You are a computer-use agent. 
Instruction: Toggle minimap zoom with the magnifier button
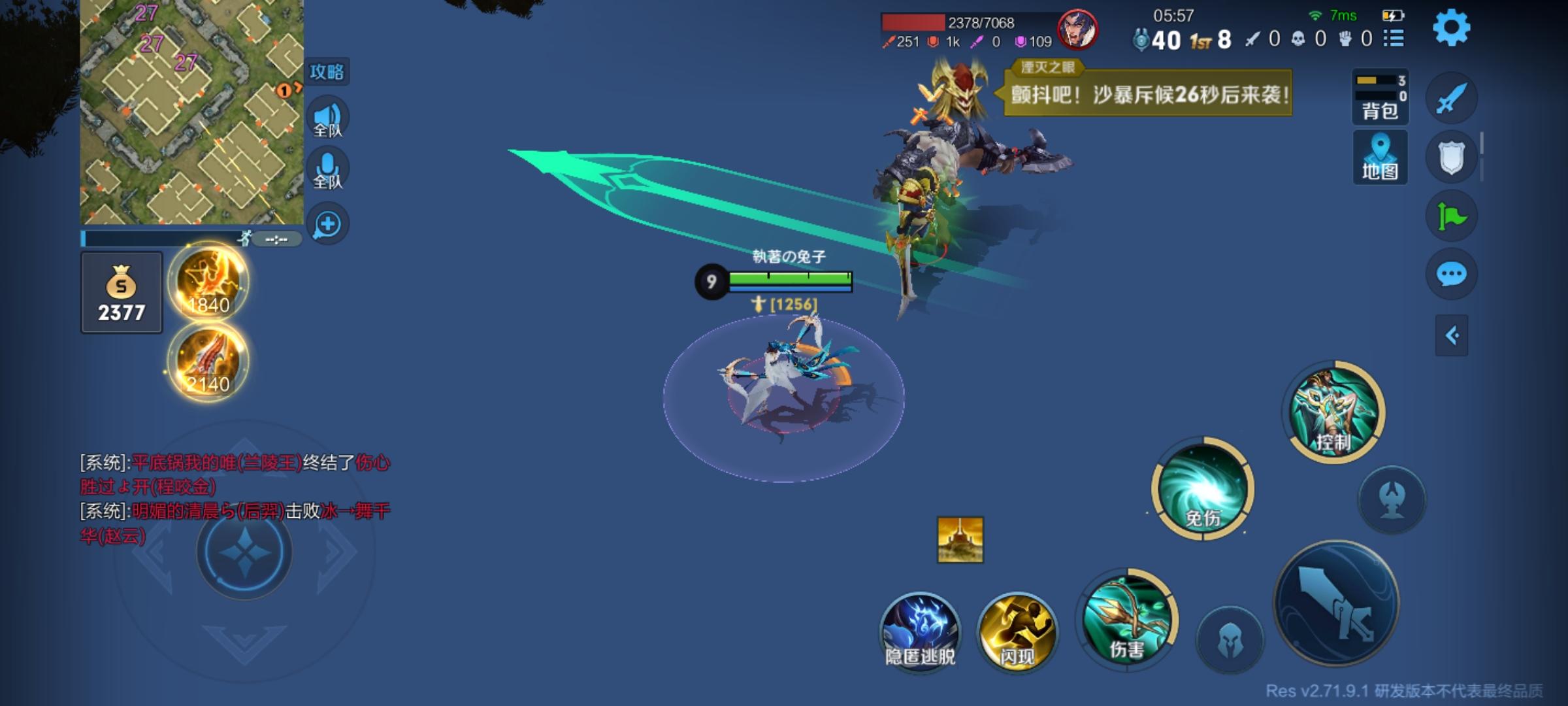[328, 223]
